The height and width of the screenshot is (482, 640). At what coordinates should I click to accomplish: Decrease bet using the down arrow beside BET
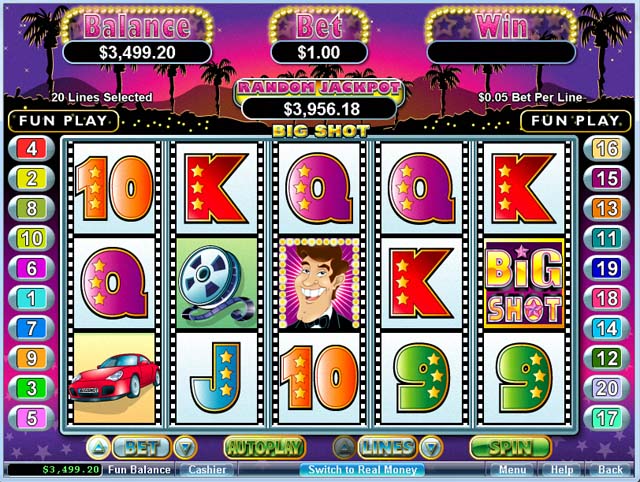point(184,447)
